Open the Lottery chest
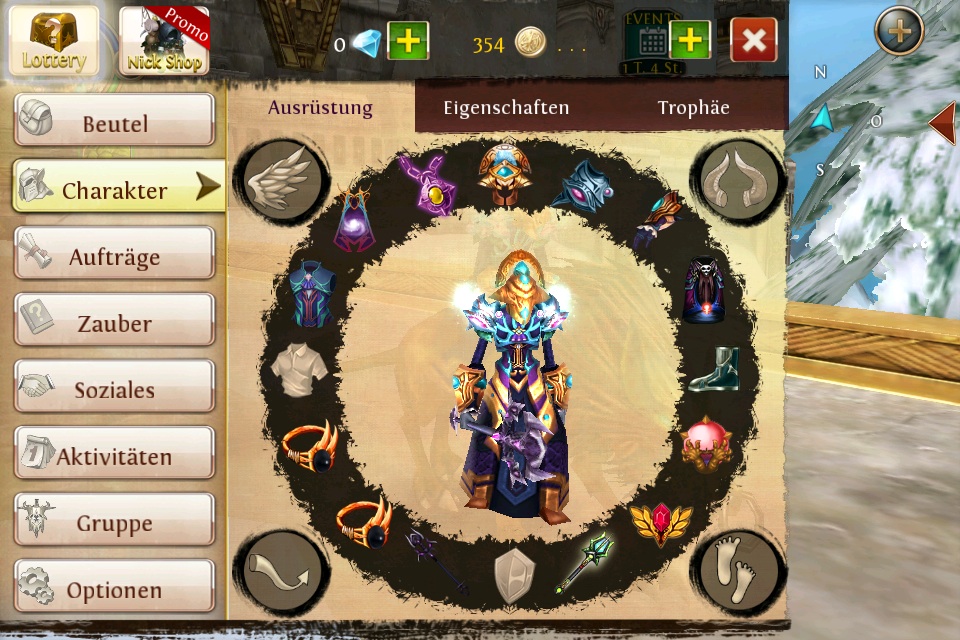Viewport: 960px width, 640px height. pos(54,41)
